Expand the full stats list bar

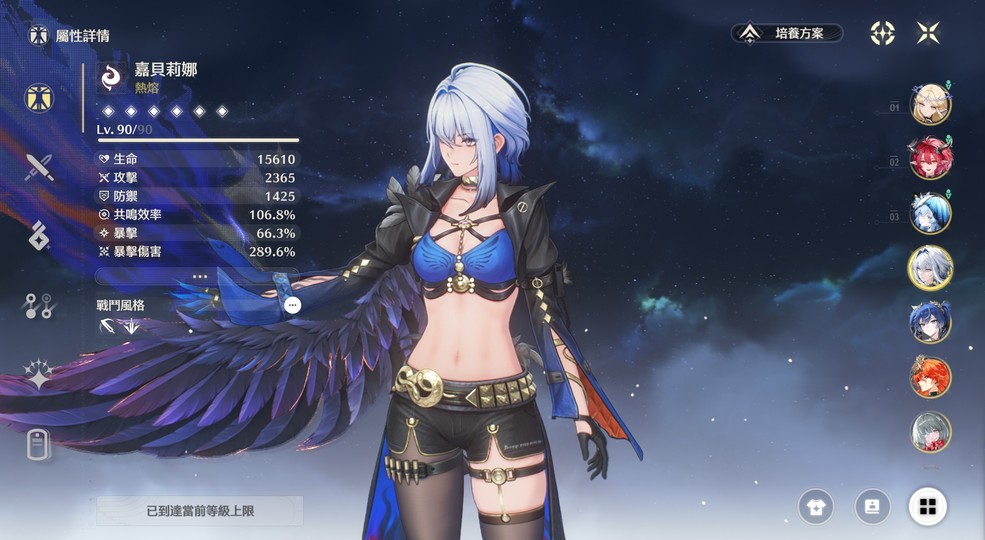tap(198, 276)
